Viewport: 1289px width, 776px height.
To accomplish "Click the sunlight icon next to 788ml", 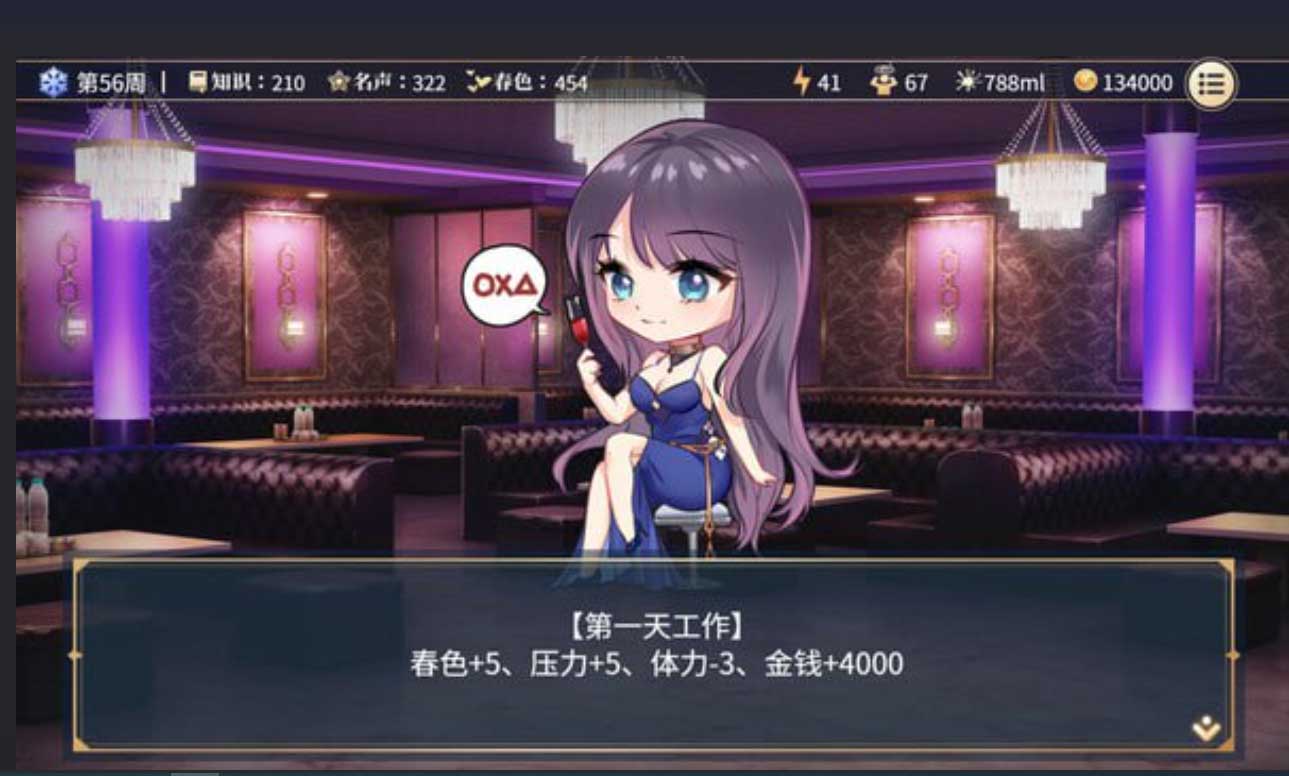I will 967,82.
